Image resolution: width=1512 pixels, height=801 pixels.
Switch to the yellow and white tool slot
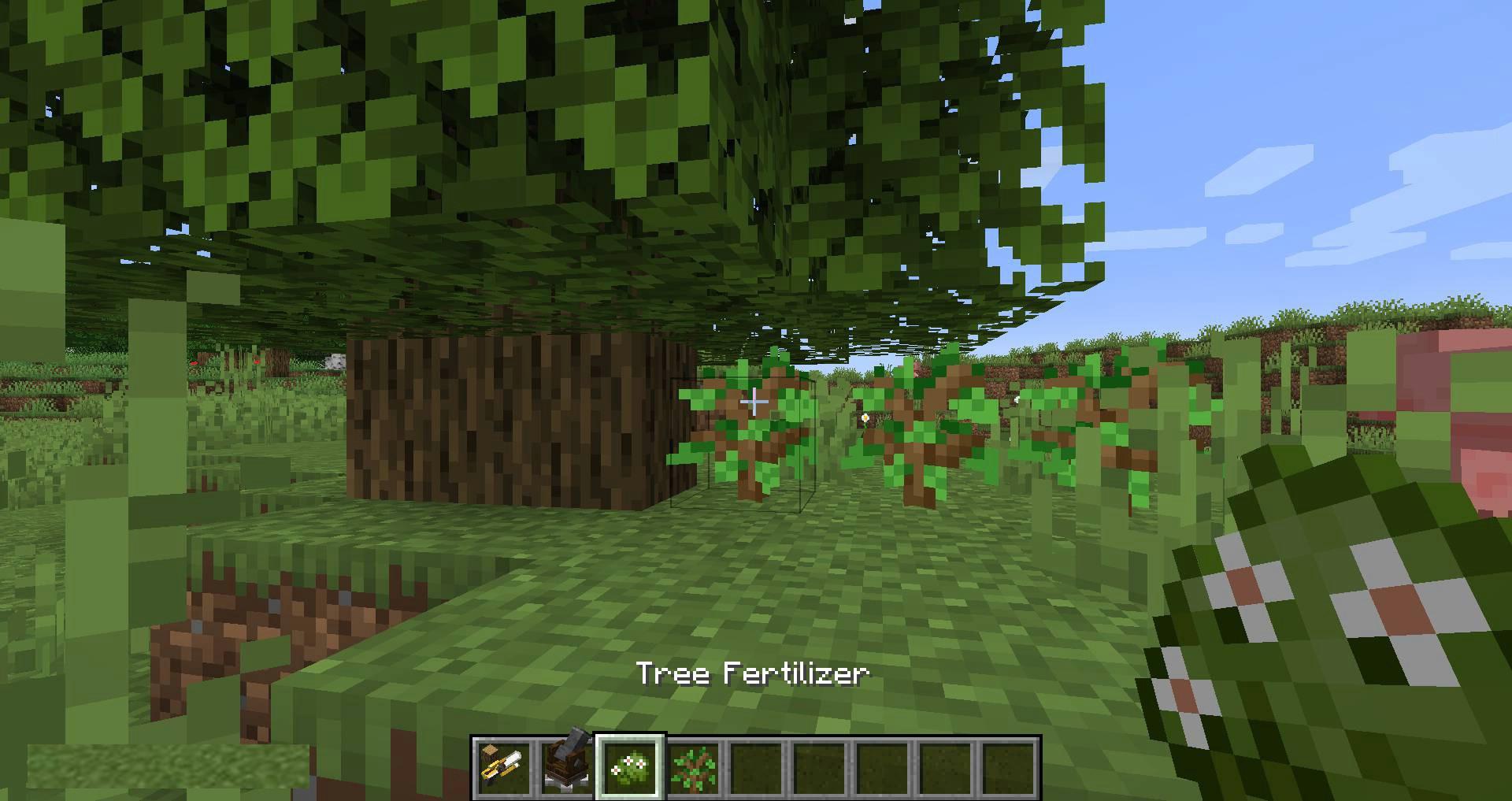tap(504, 767)
